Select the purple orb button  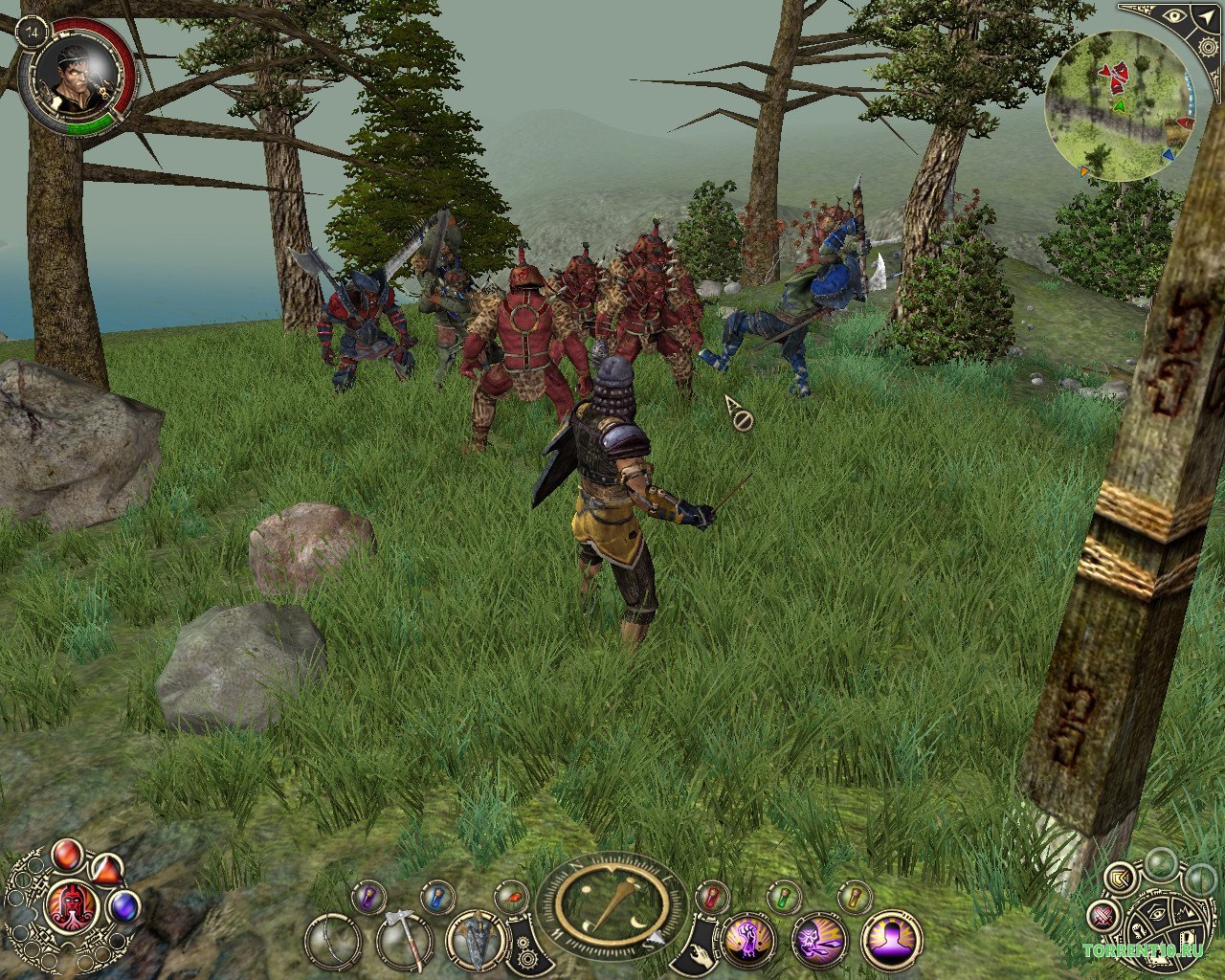[x=123, y=905]
